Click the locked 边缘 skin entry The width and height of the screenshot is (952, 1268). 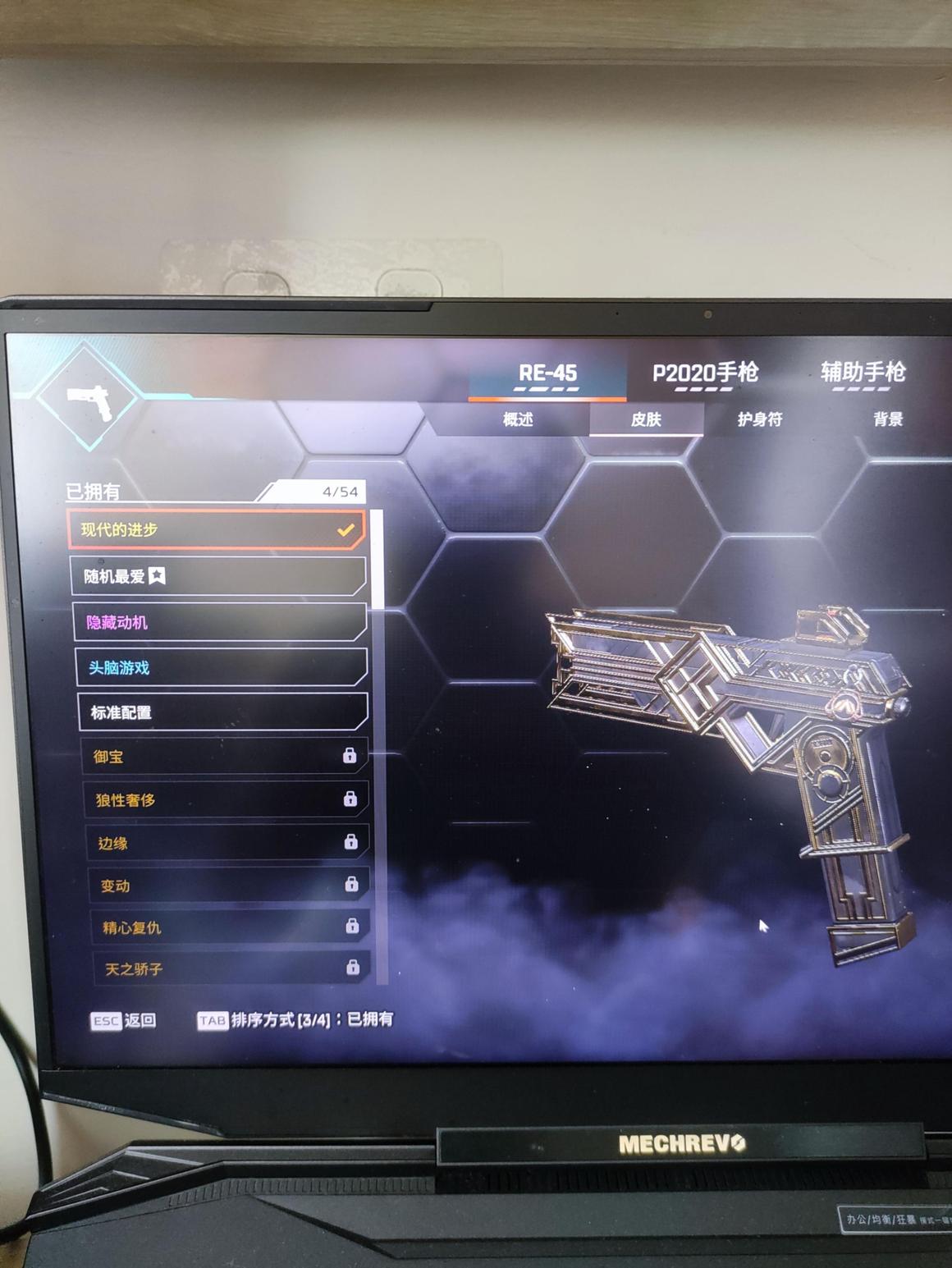coord(228,843)
